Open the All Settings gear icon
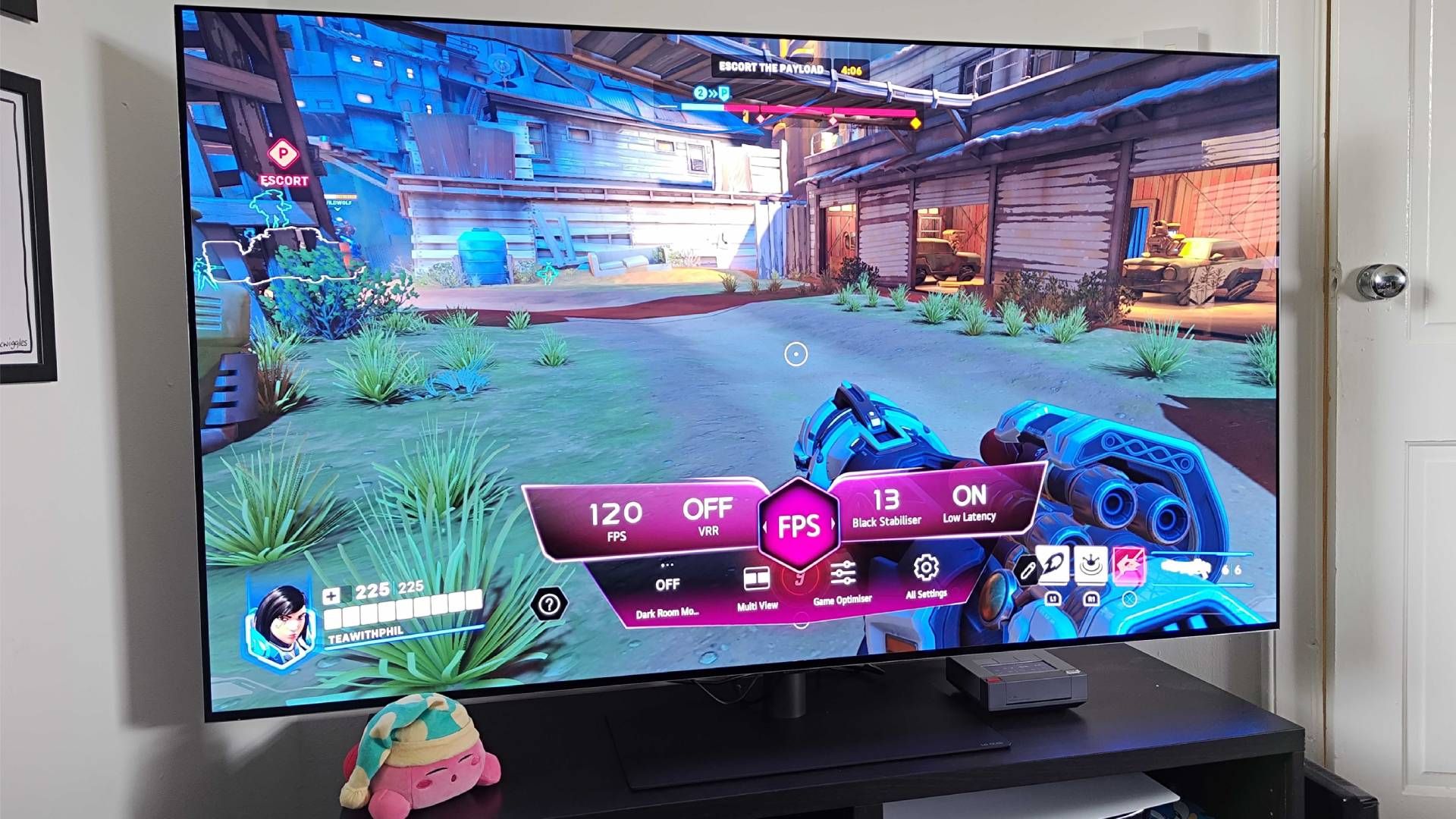This screenshot has width=1456, height=819. tap(926, 568)
